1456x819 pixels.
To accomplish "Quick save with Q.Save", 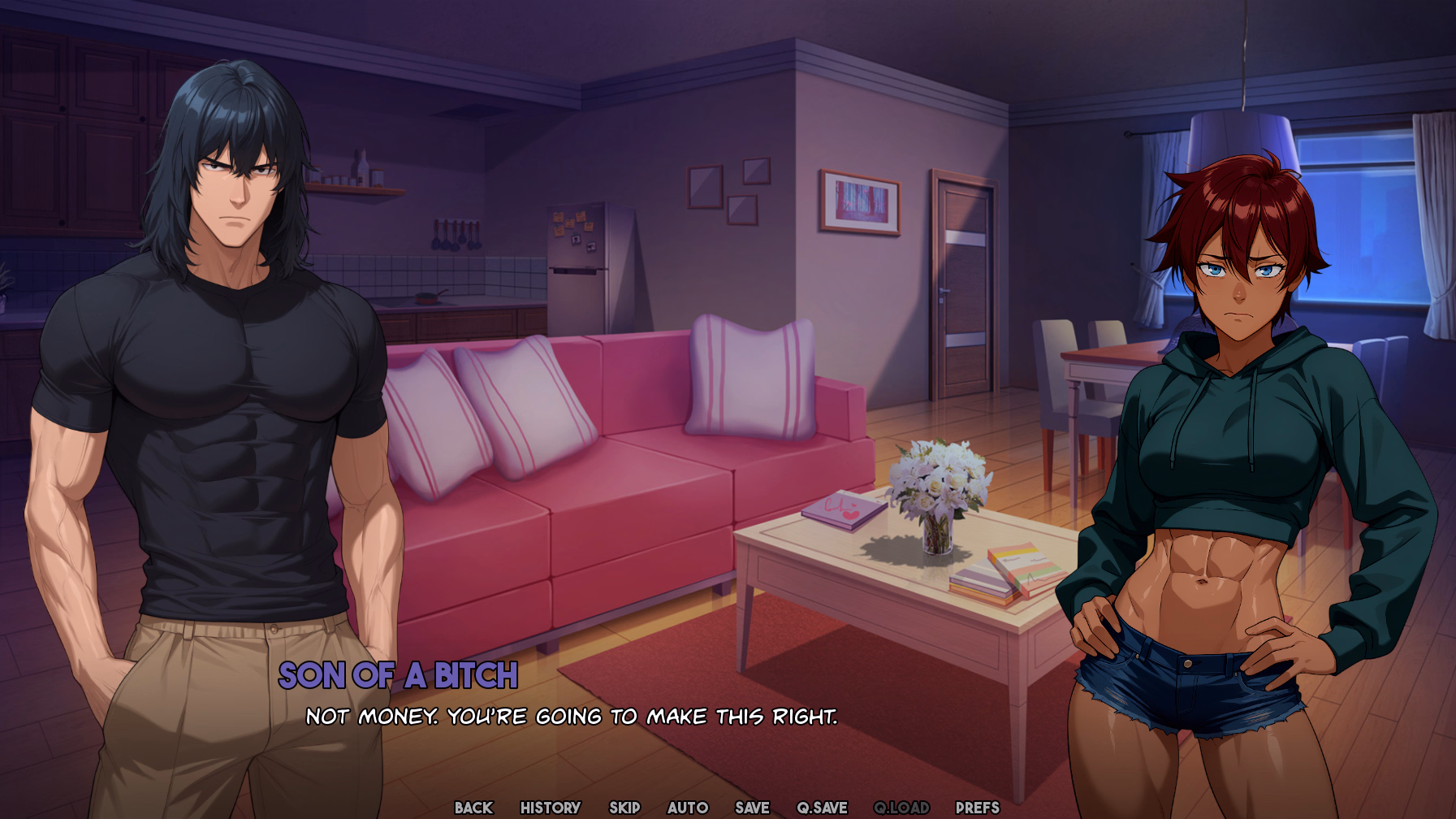I will coord(822,808).
